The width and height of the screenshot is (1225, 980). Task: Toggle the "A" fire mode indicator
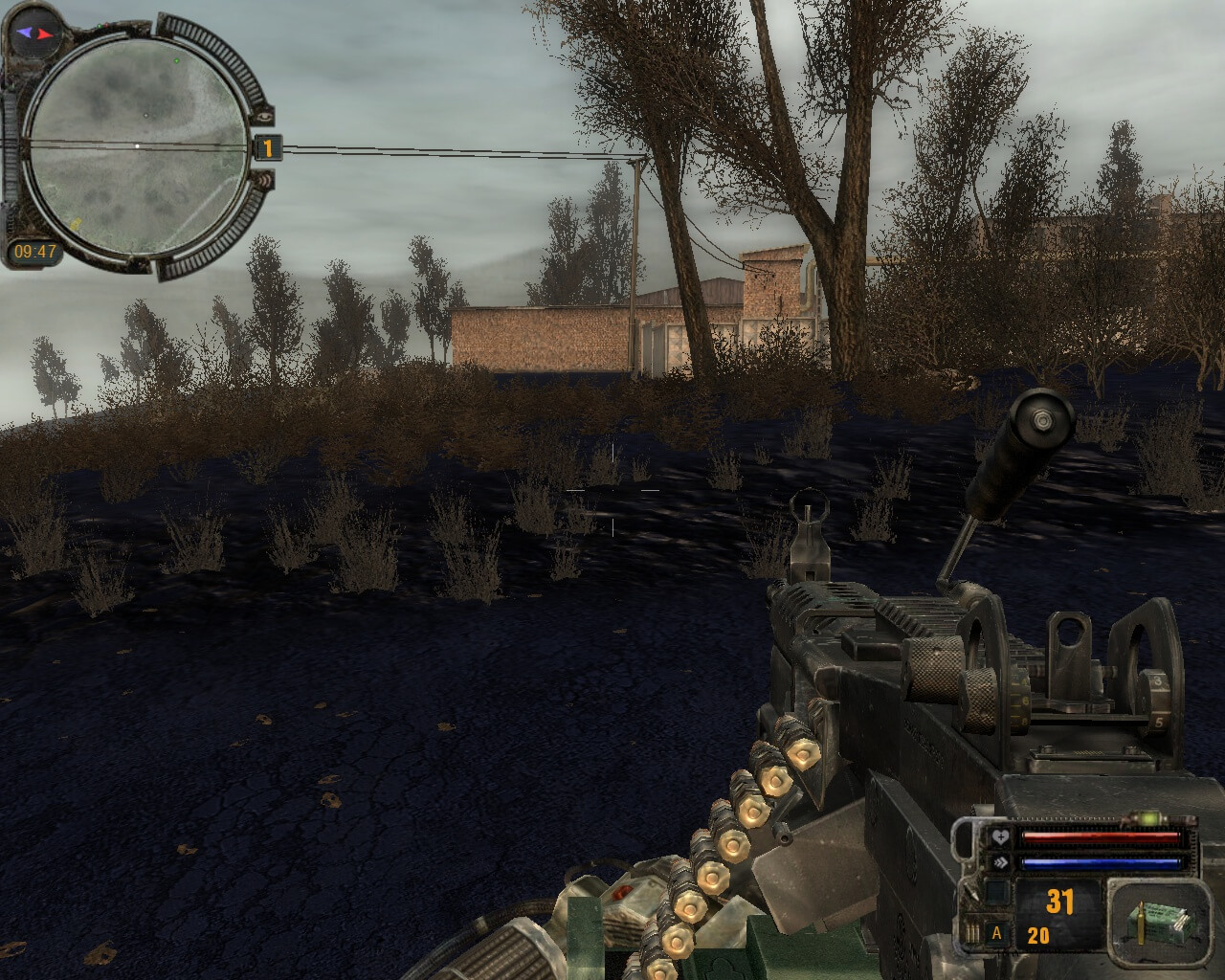(997, 934)
